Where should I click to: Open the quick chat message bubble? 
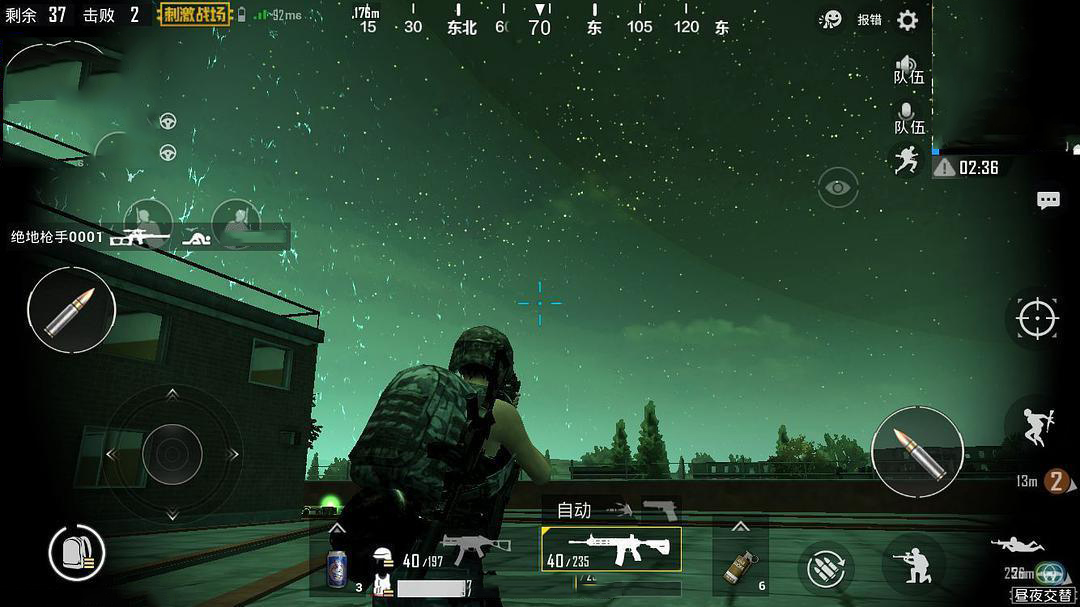tap(1048, 200)
